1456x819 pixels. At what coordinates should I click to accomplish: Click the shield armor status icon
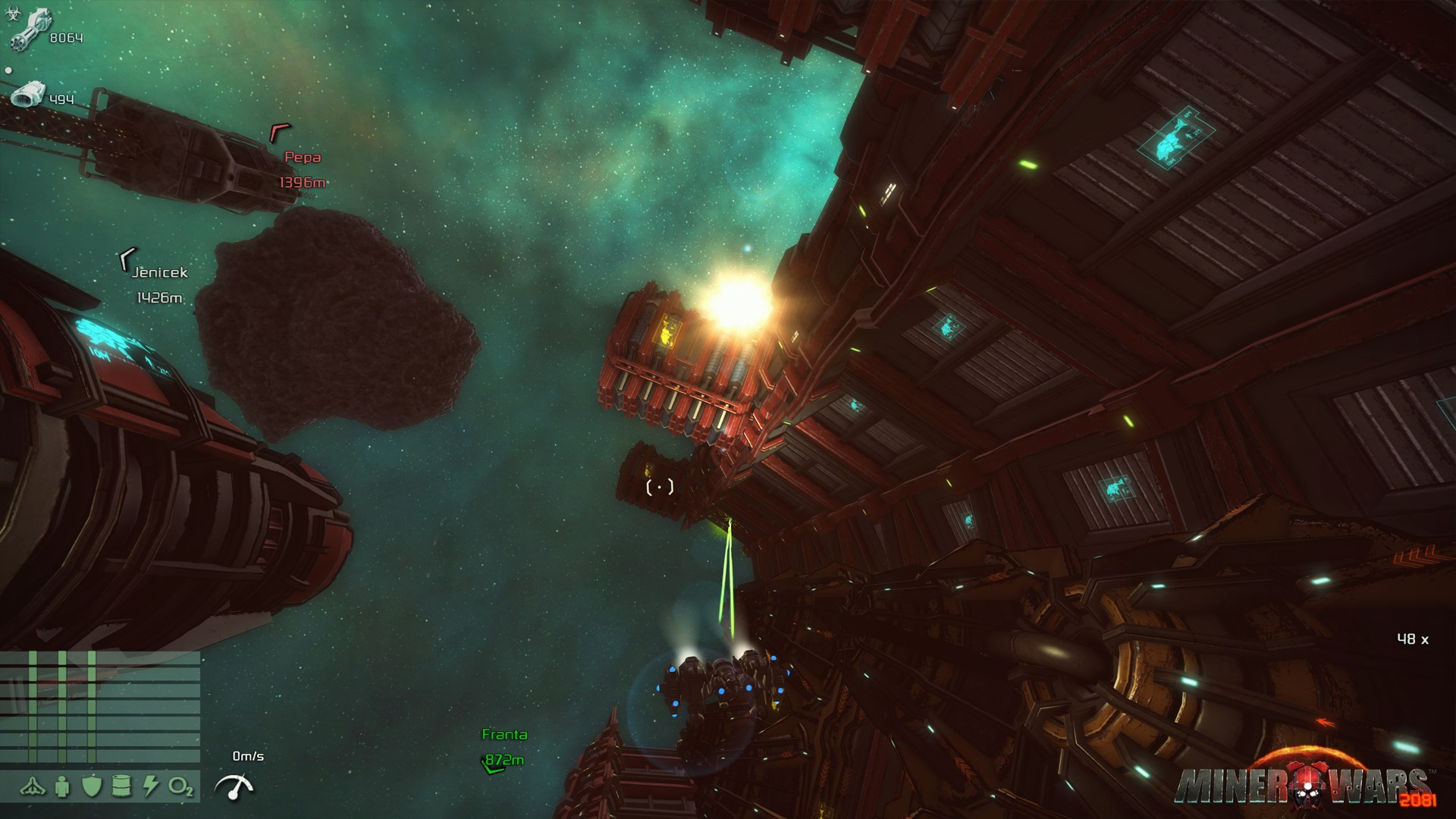click(x=92, y=787)
